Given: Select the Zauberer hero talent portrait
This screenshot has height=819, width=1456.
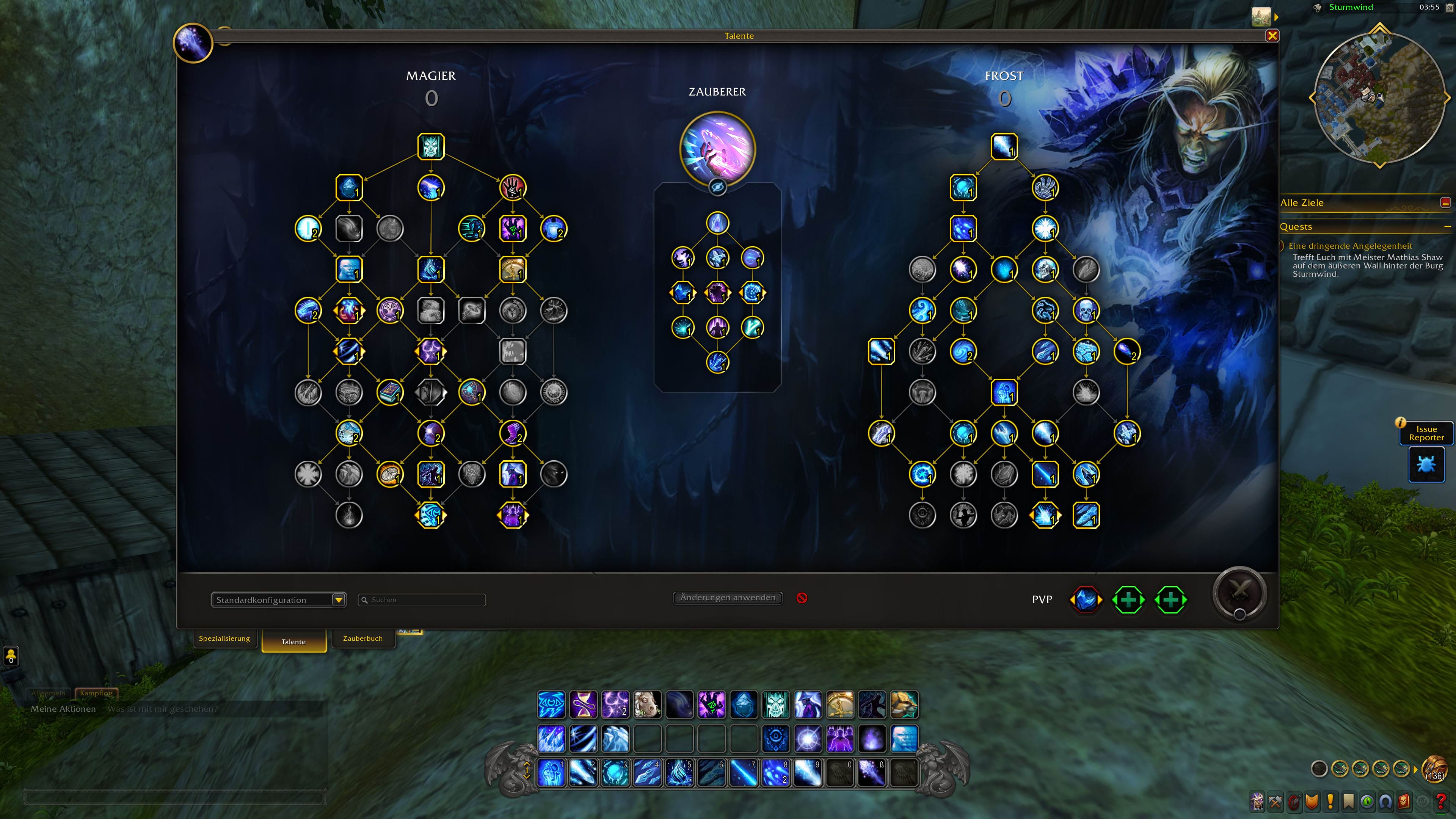Looking at the screenshot, I should click(717, 148).
